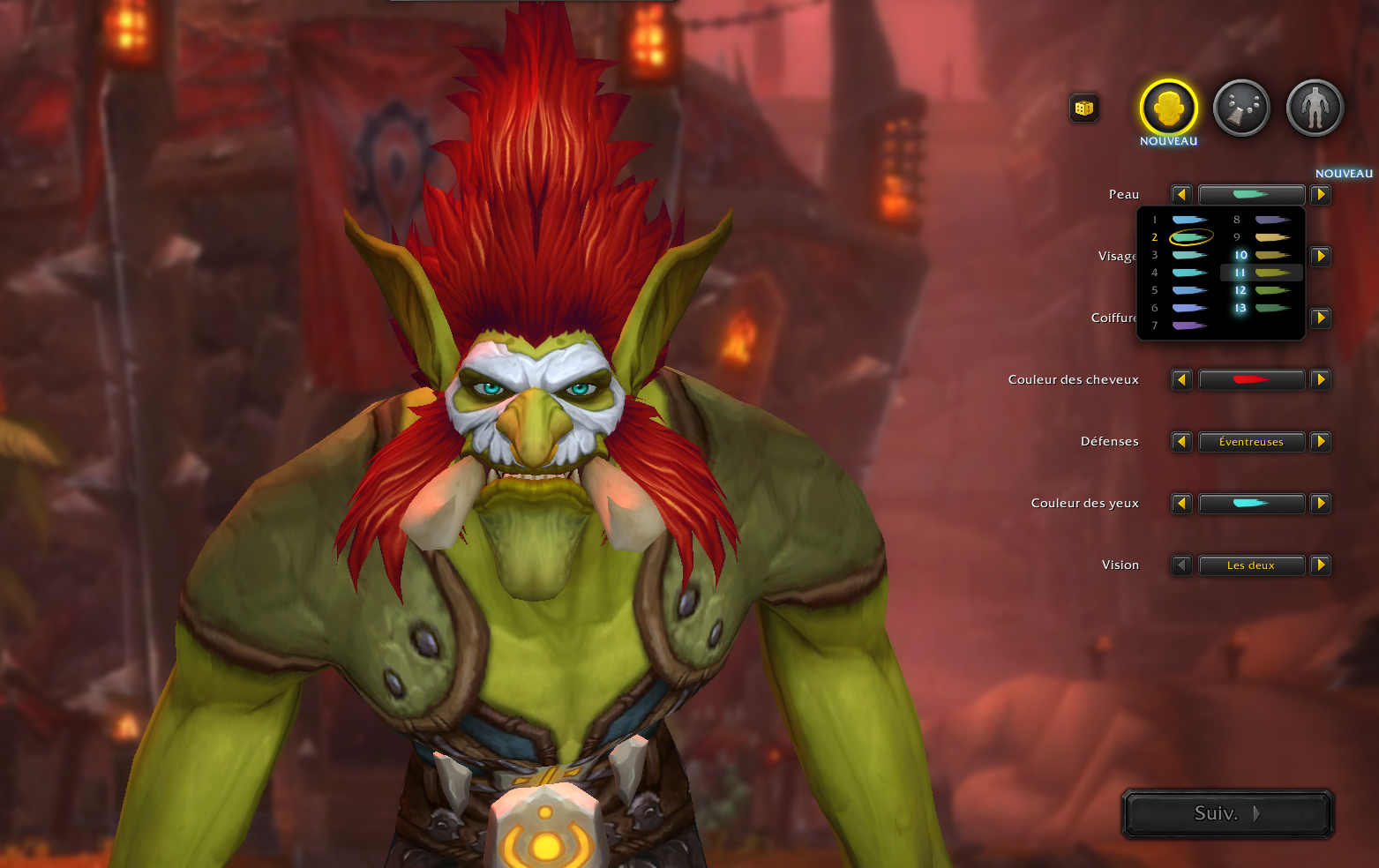Screen dimensions: 1379x868
Task: Open the Vision "Les deux" dropdown
Action: 1251,565
